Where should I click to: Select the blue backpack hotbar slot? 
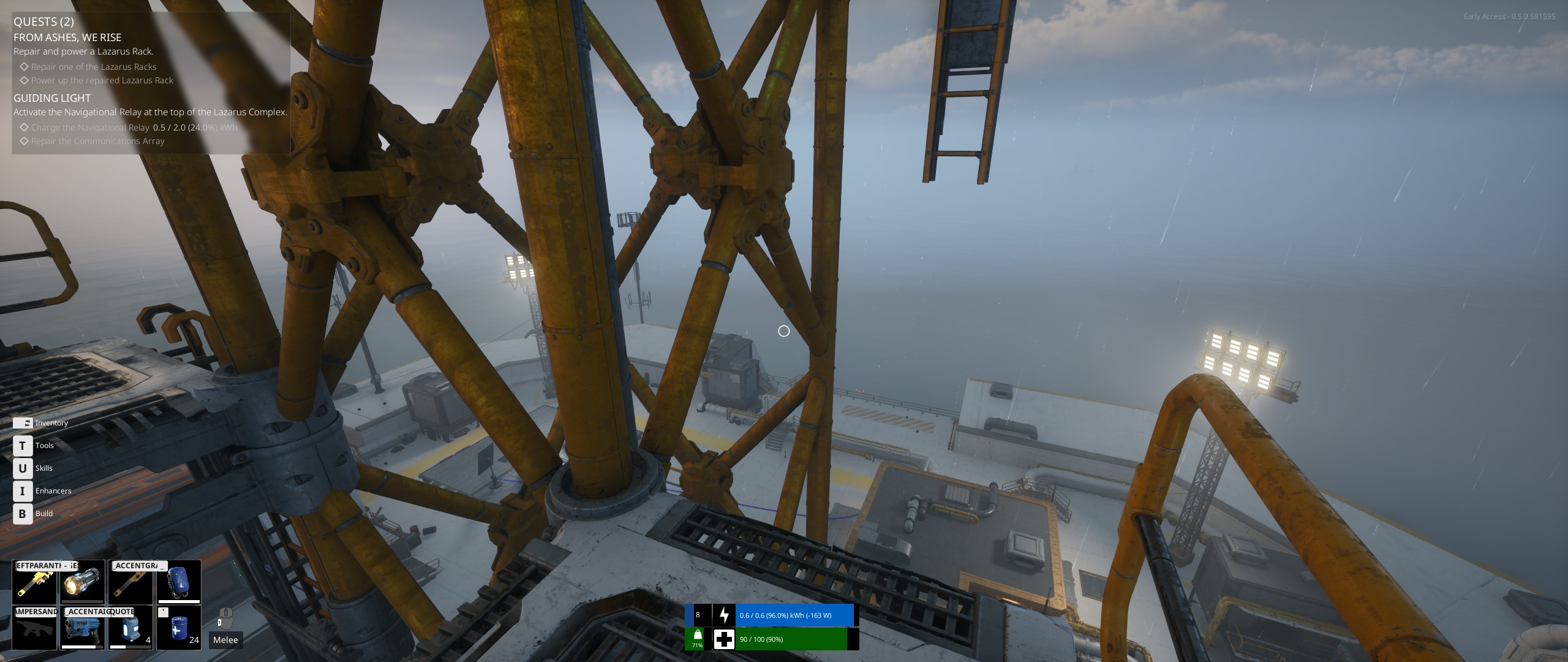[x=178, y=582]
